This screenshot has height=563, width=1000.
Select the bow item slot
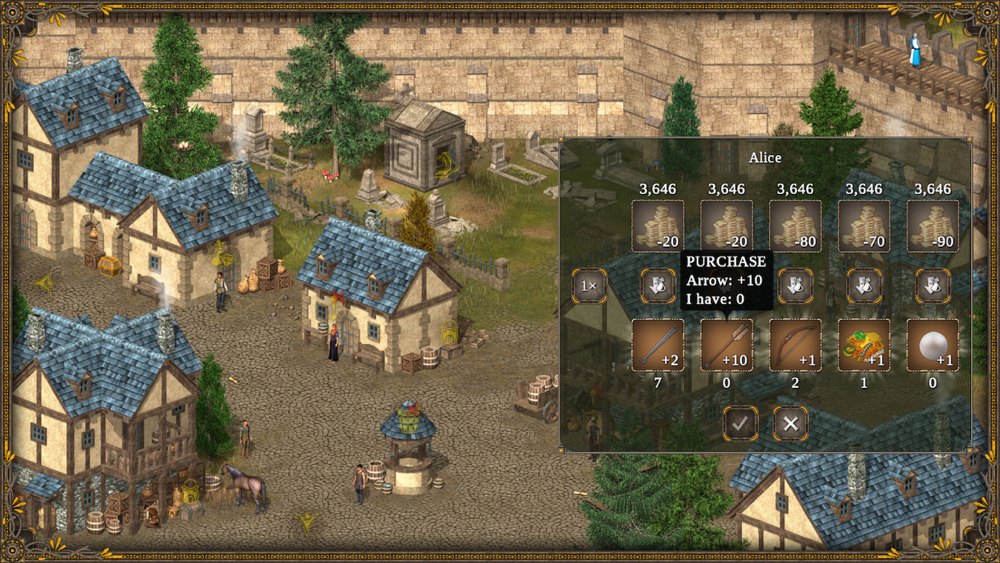tap(795, 345)
